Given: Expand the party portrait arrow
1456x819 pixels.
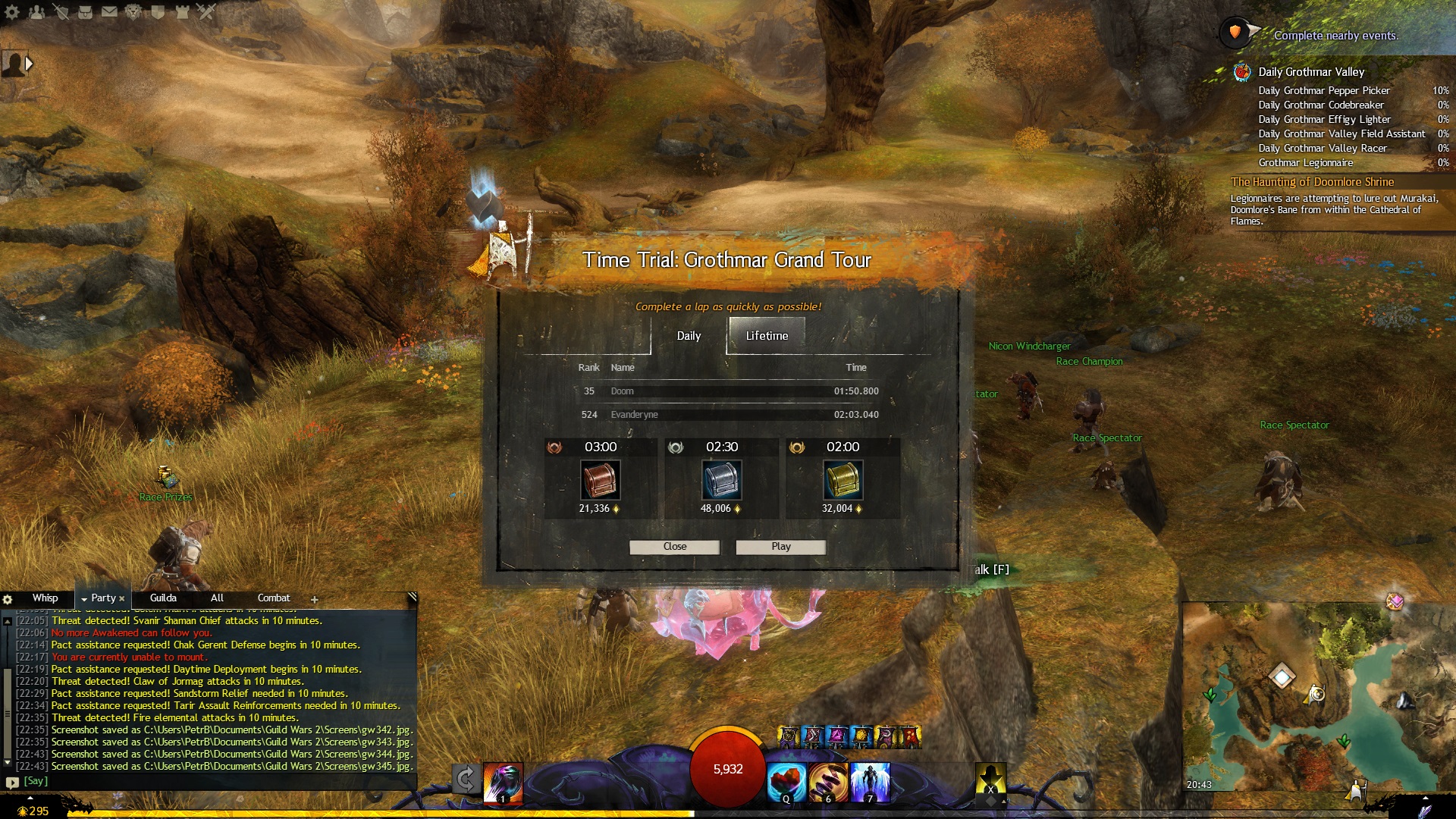Looking at the screenshot, I should [x=29, y=64].
